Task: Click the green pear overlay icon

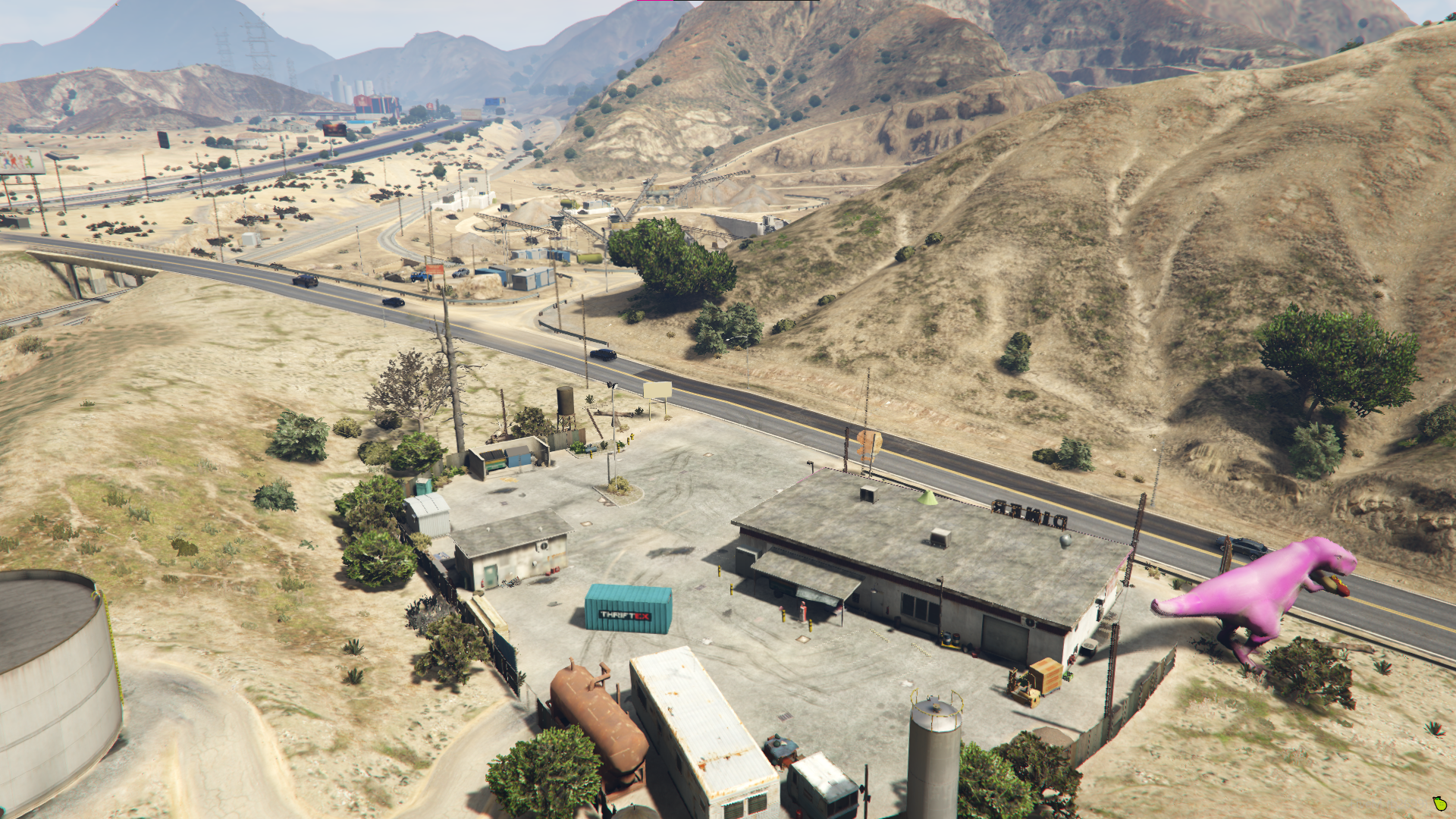Action: pos(1439,803)
